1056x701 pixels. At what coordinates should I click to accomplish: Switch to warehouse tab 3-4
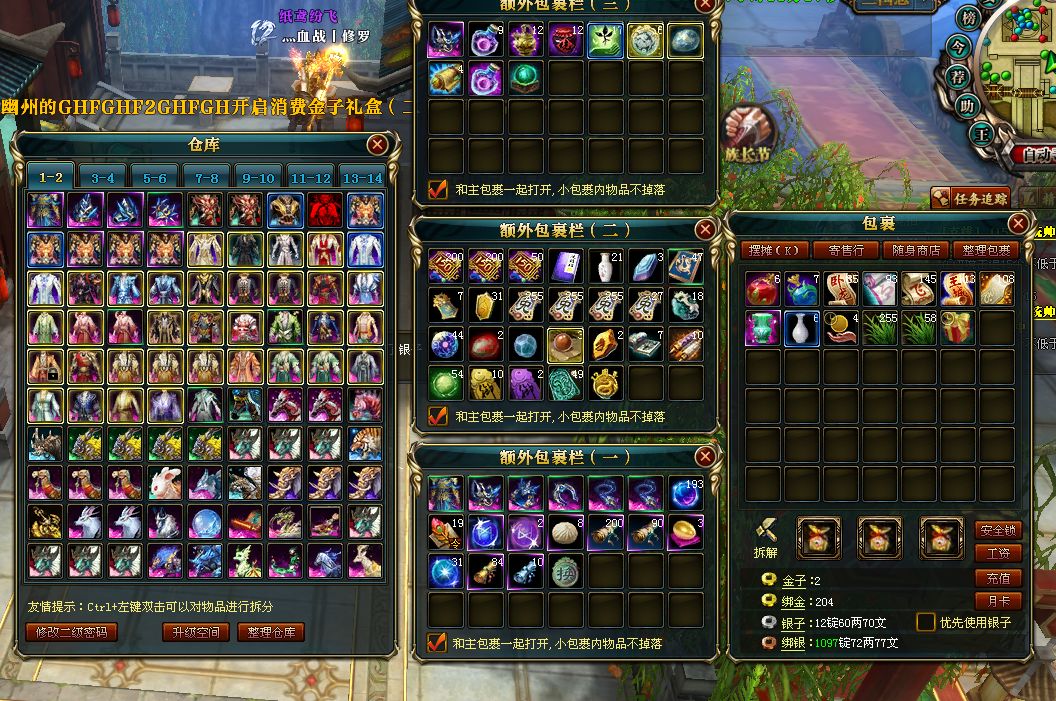click(x=102, y=178)
